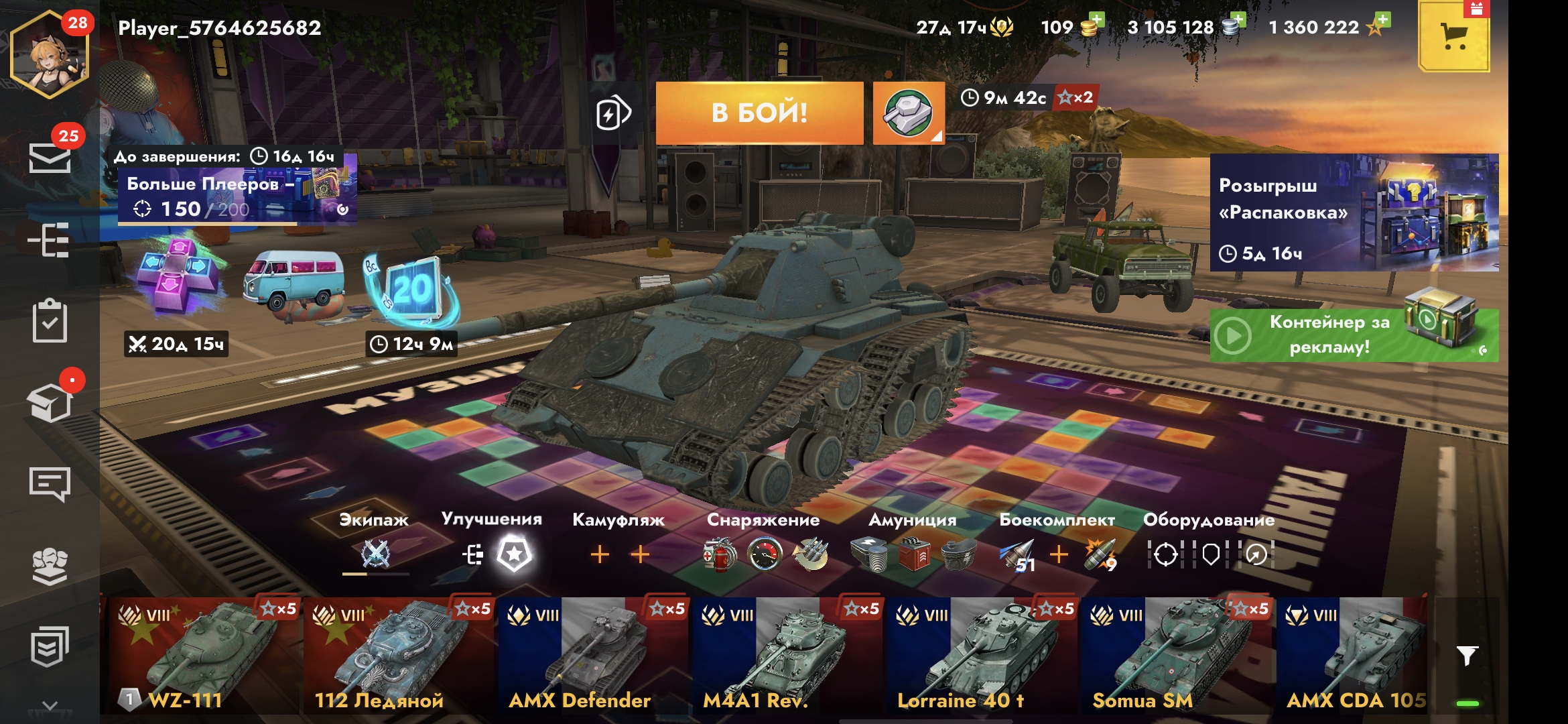
Task: Open the mail inbox envelope
Action: pyautogui.click(x=50, y=158)
